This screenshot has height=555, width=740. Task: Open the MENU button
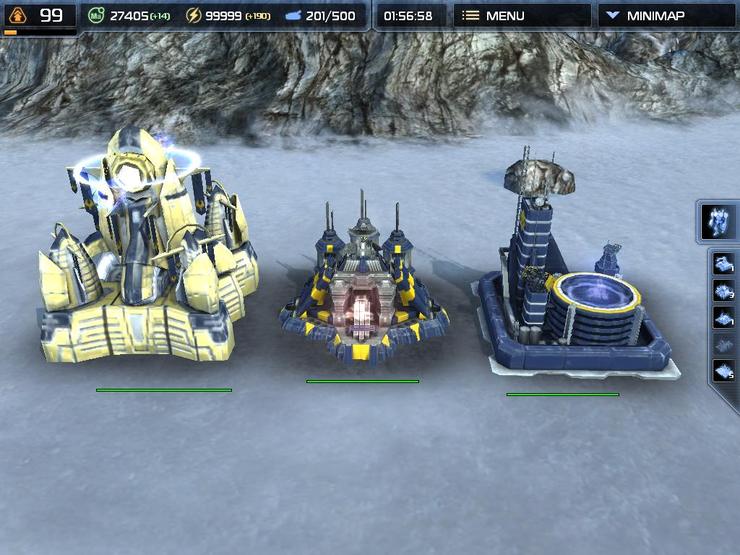click(518, 16)
